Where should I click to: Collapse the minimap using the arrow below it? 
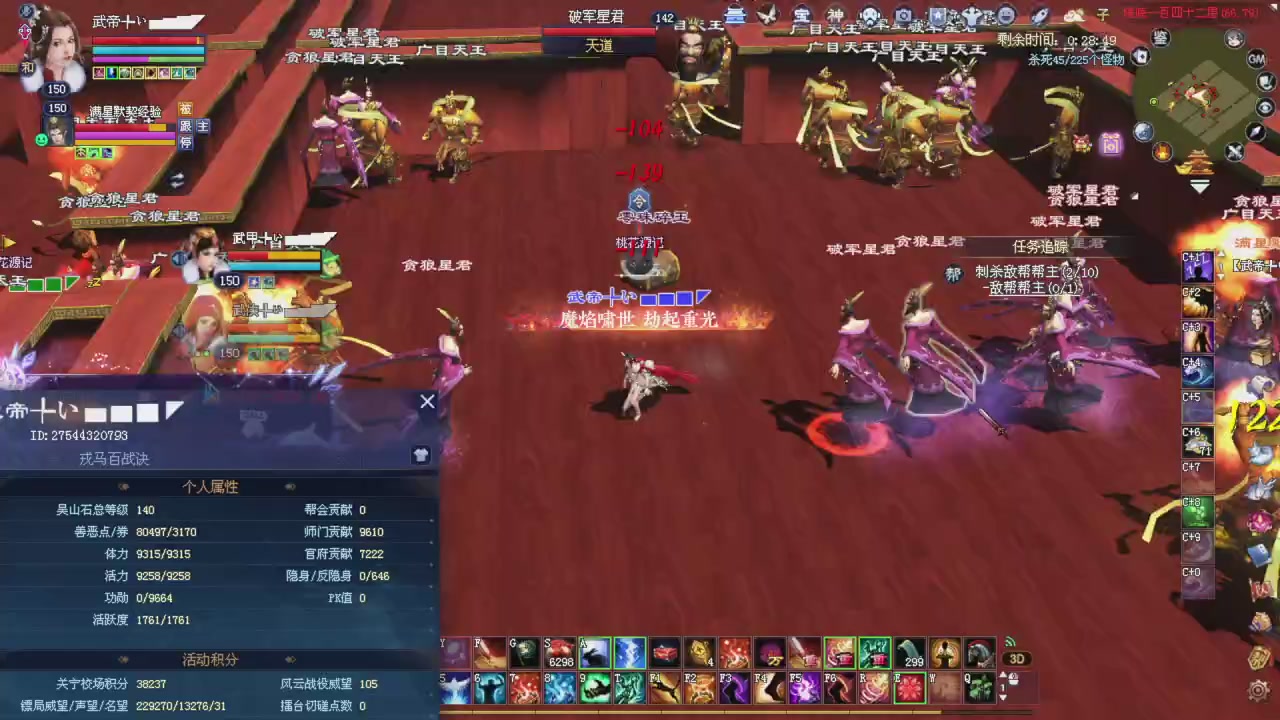(x=1198, y=184)
